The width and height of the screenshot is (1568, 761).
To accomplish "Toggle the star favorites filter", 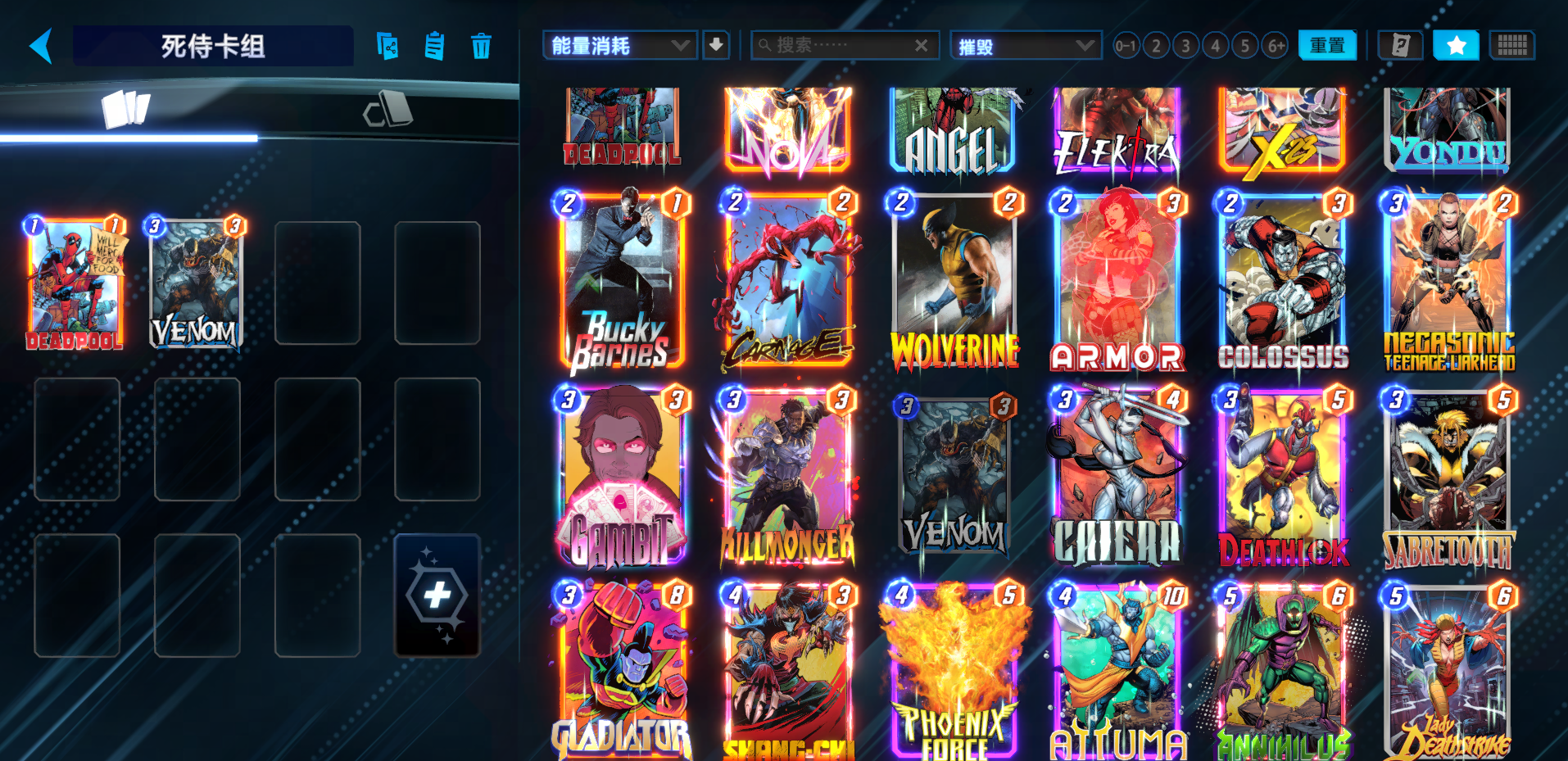I will (x=1456, y=46).
